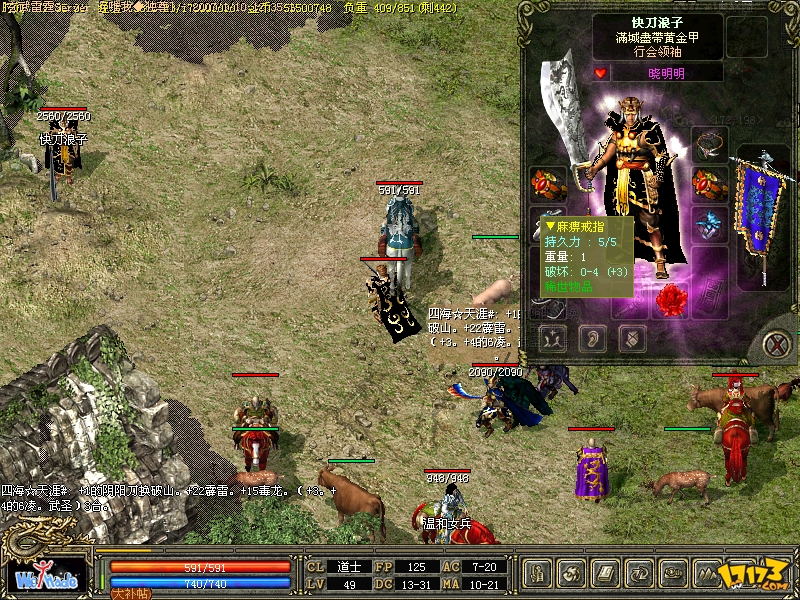Click the ear icon button
This screenshot has height=600, width=800.
(590, 339)
